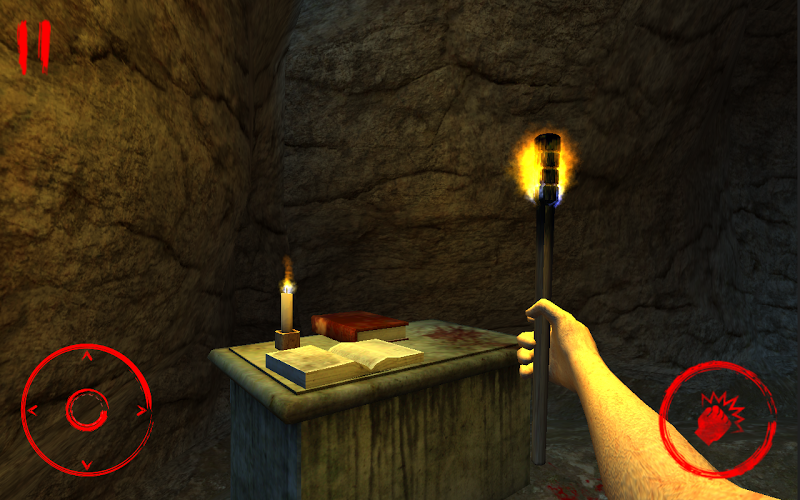
Task: Tap the joystick's down arrow
Action: point(86,463)
